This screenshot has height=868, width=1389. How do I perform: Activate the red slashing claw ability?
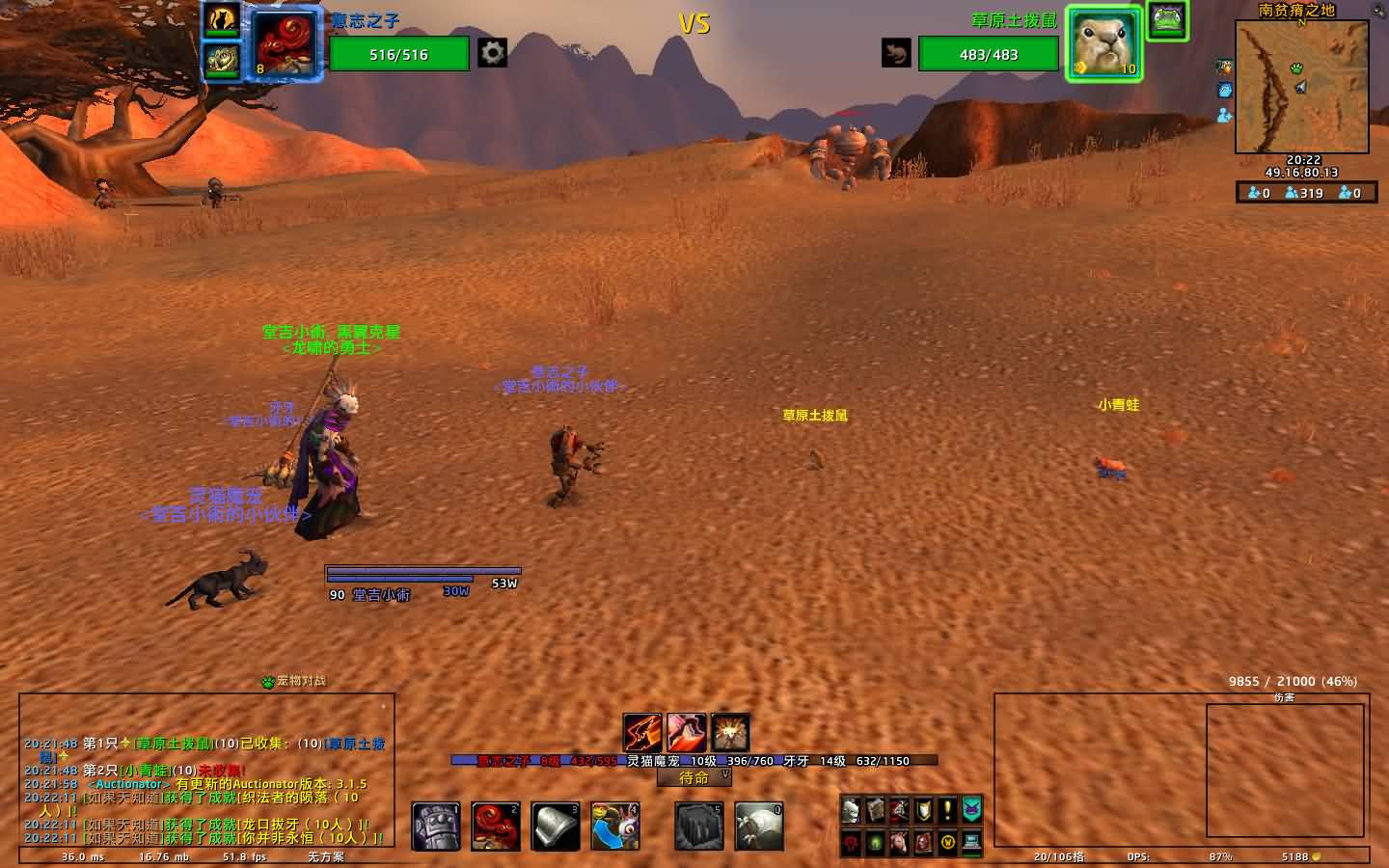[641, 733]
